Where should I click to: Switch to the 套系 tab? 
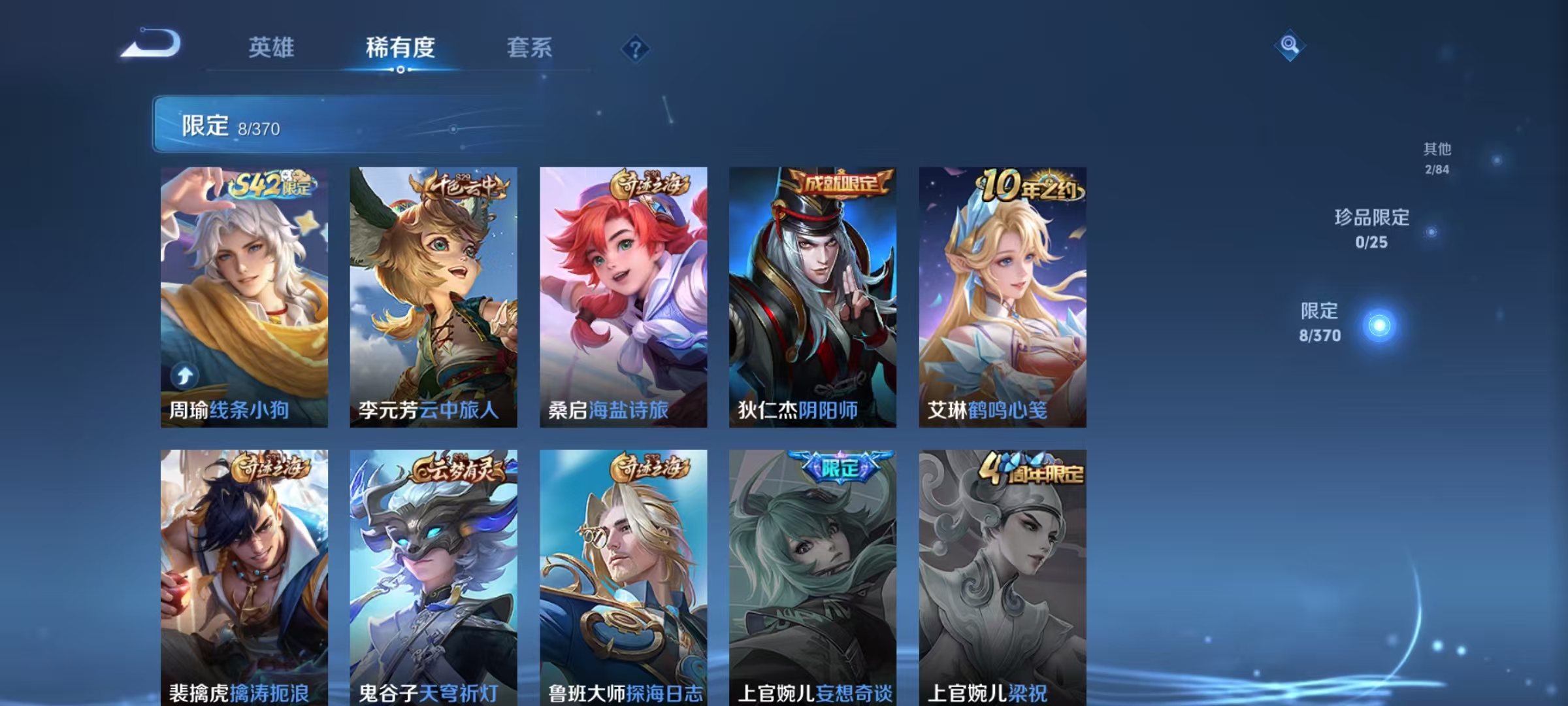[x=529, y=48]
